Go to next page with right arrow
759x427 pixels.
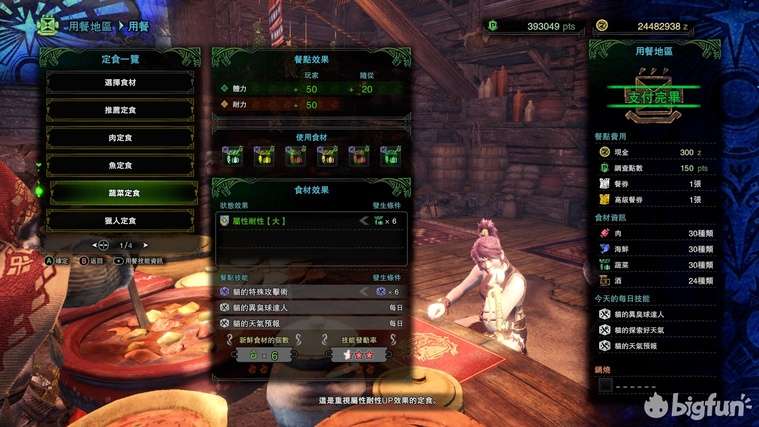click(x=148, y=245)
